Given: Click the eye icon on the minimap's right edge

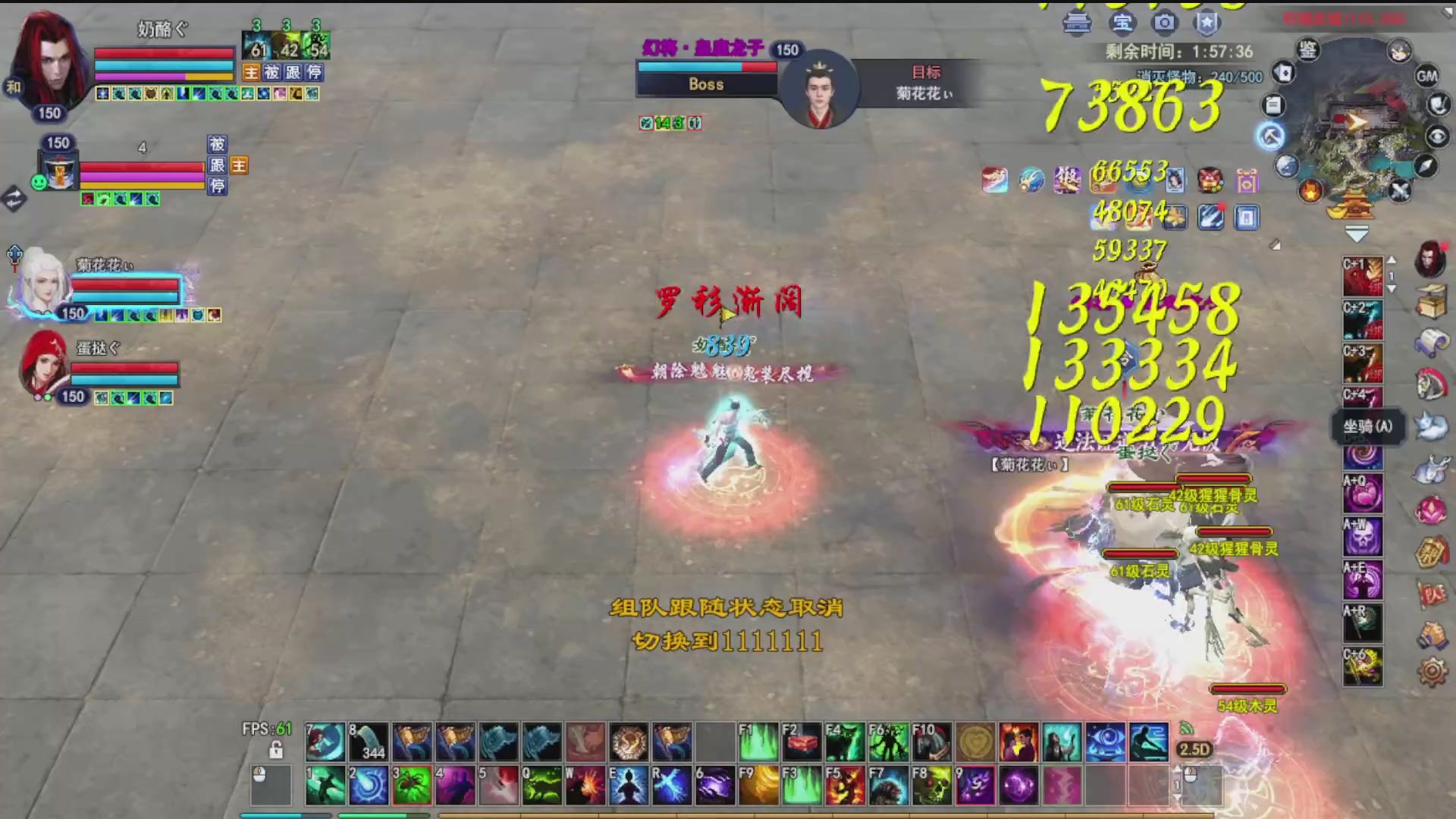Looking at the screenshot, I should click(x=1436, y=134).
